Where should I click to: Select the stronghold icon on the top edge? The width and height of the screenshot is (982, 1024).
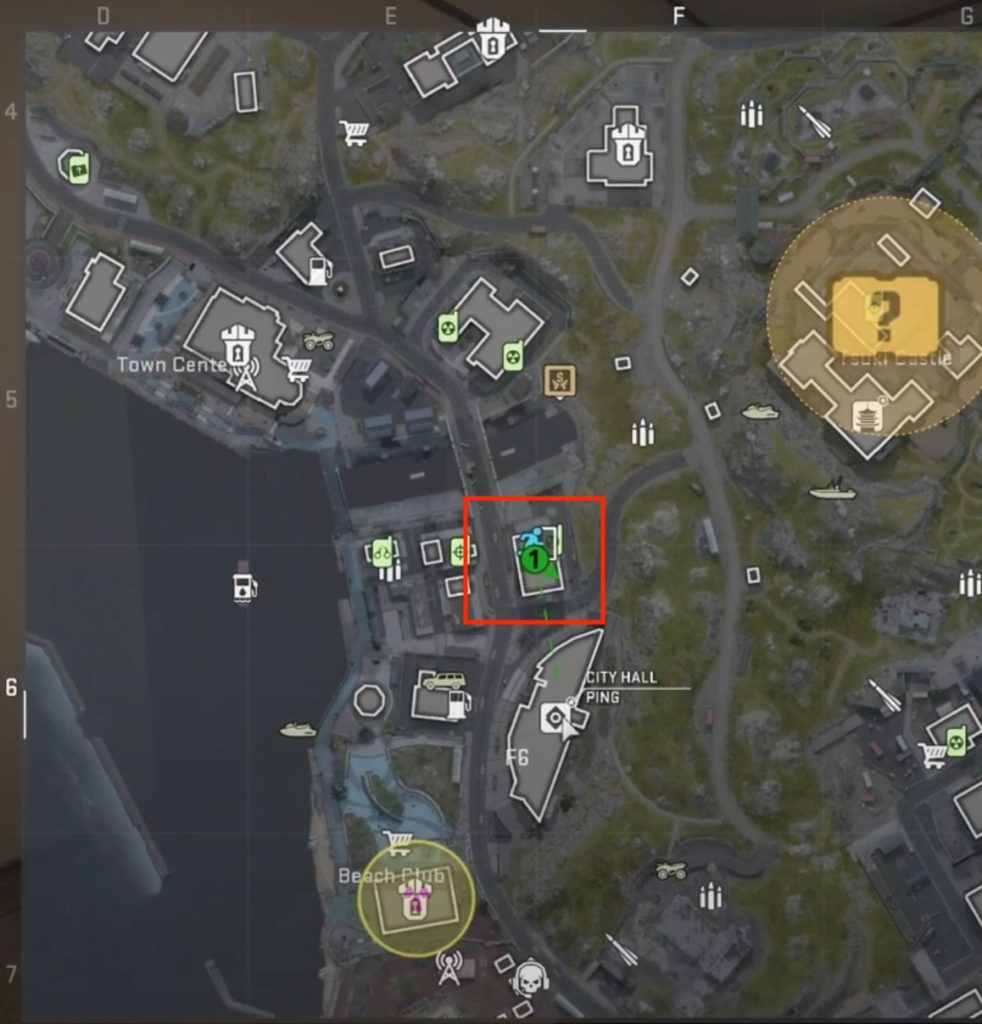pos(490,42)
